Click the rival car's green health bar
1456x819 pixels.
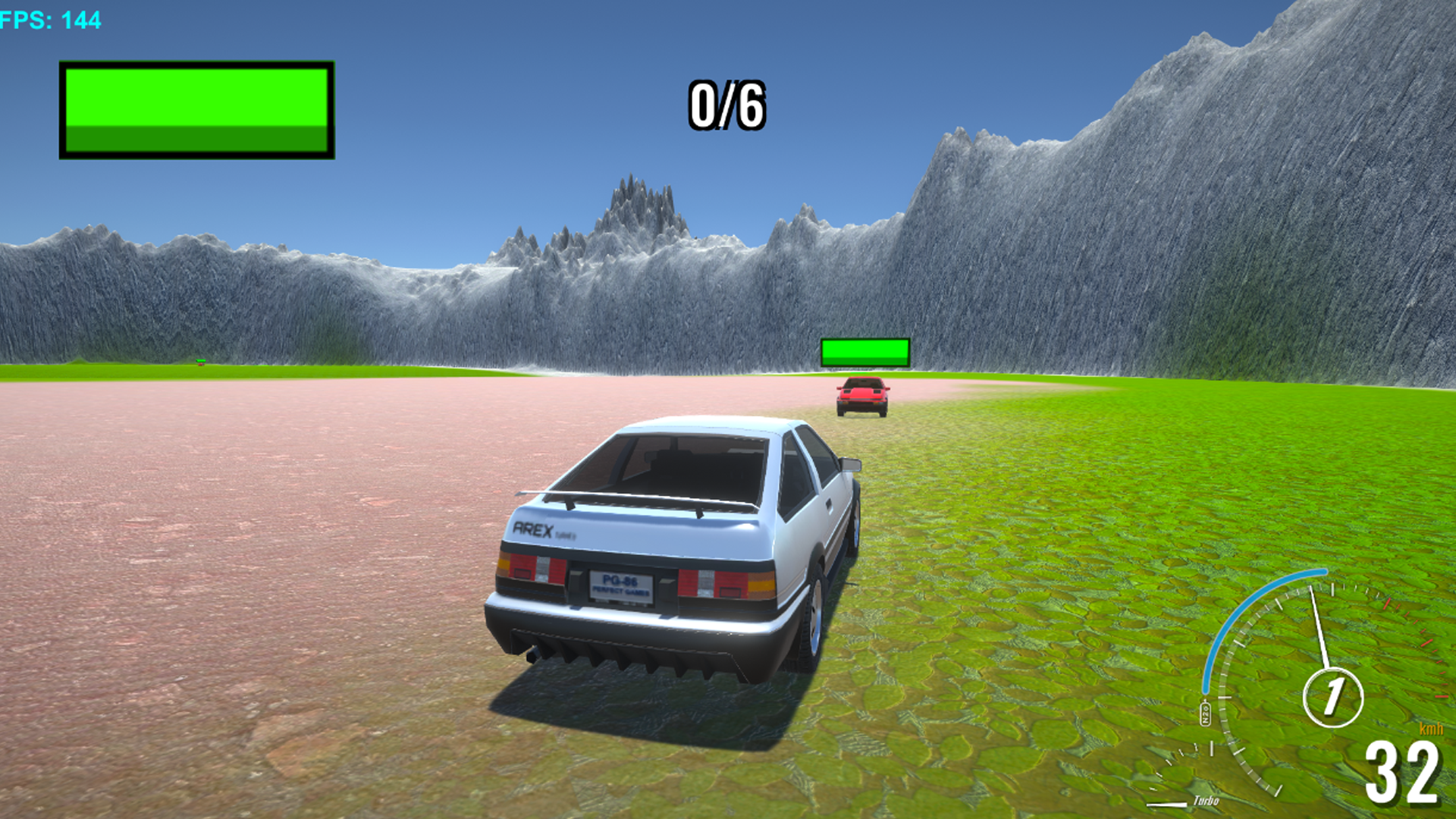click(x=864, y=352)
